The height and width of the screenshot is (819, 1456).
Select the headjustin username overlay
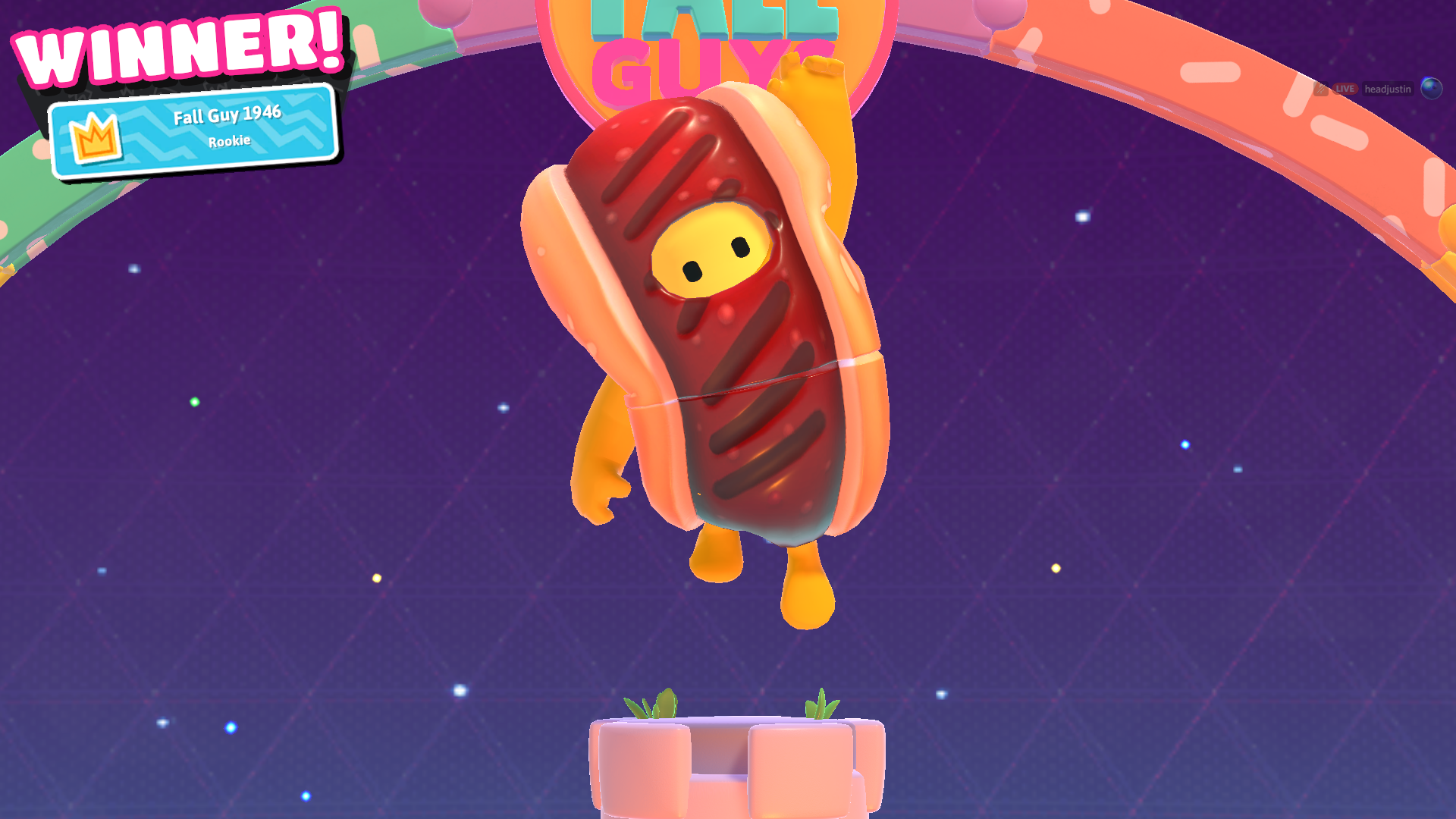point(1388,89)
